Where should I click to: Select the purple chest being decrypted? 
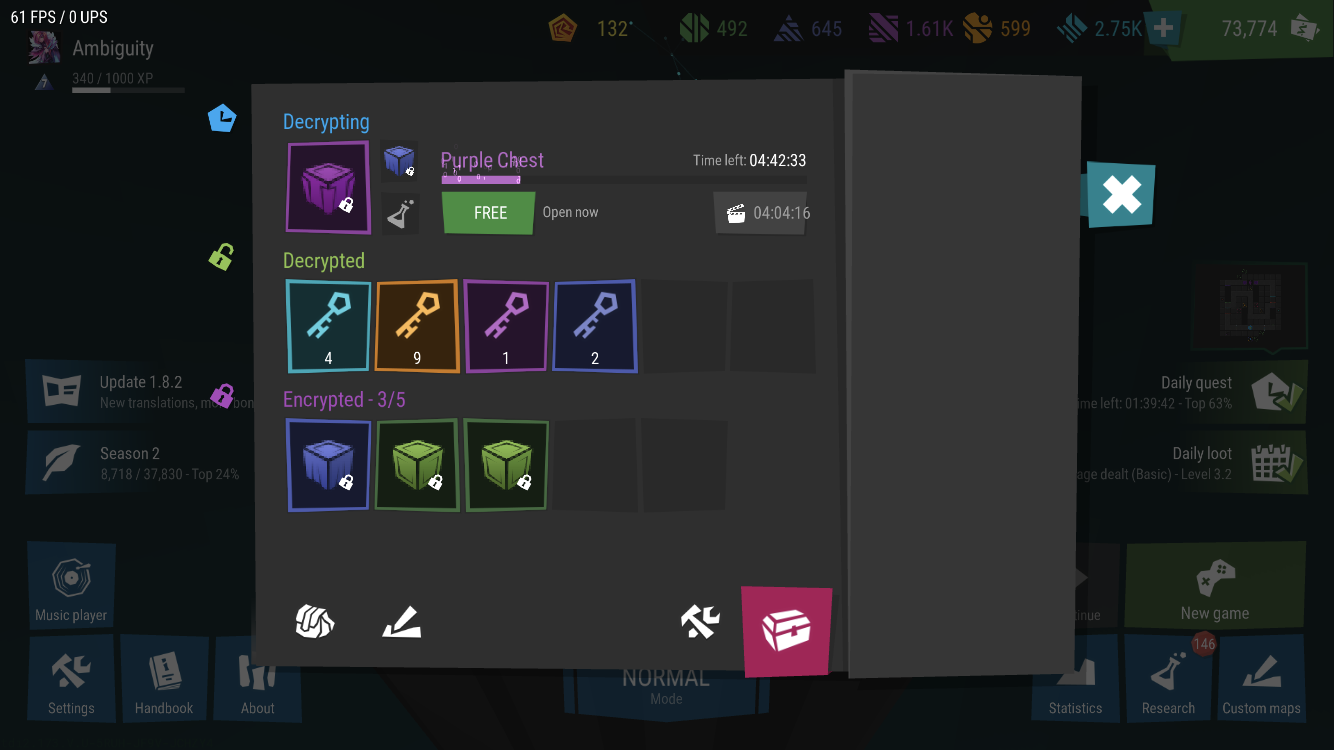(328, 187)
